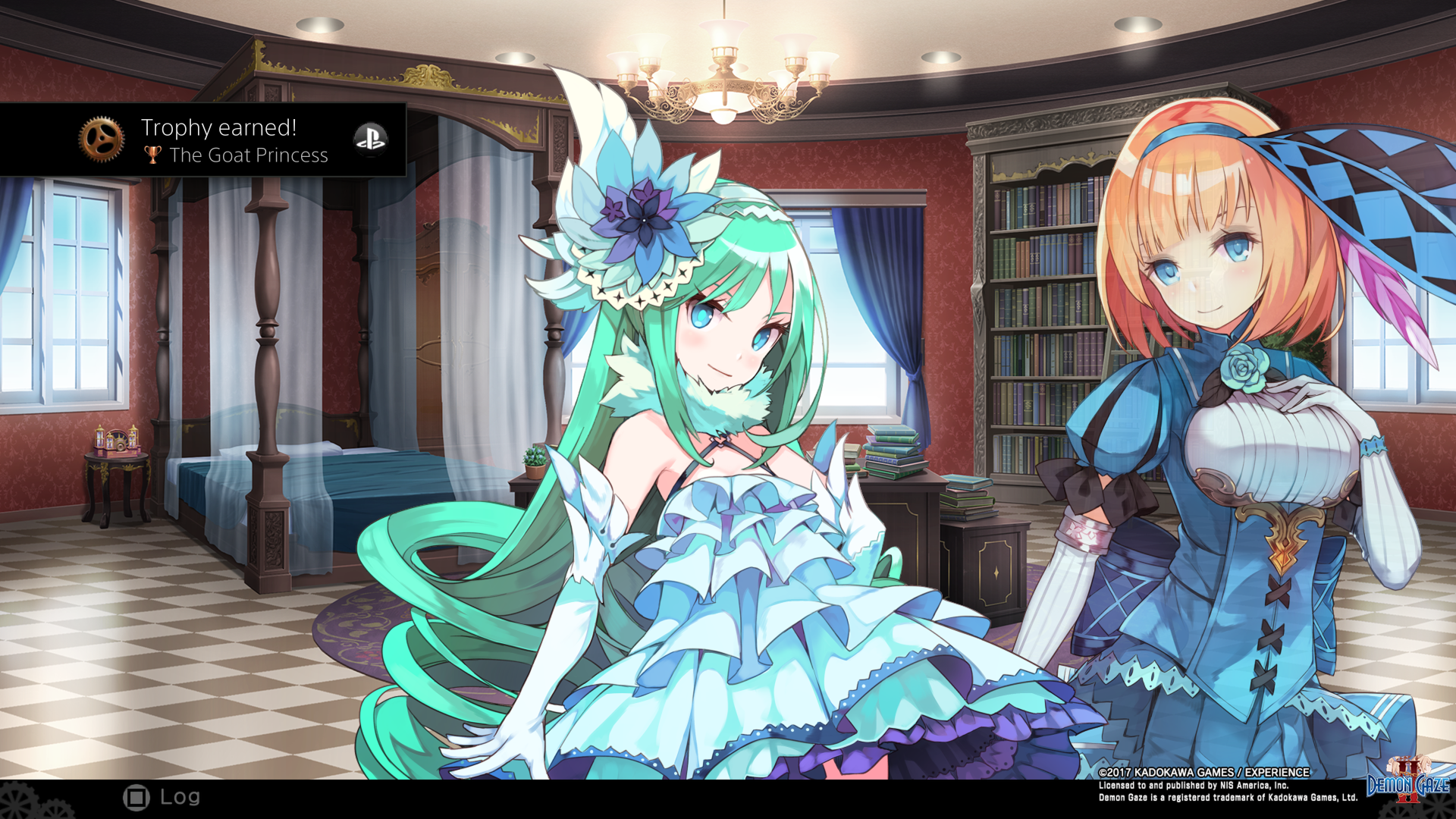Screen dimensions: 1456x819
Task: Select the bronze trophy icon
Action: pyautogui.click(x=154, y=155)
